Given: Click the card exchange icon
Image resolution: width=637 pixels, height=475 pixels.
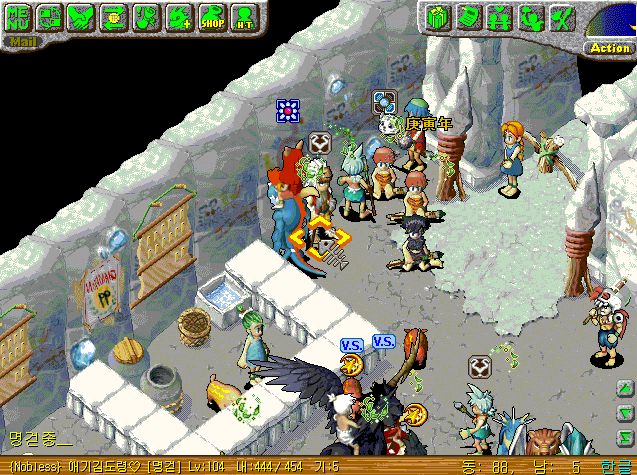Looking at the screenshot, I should (50, 16).
